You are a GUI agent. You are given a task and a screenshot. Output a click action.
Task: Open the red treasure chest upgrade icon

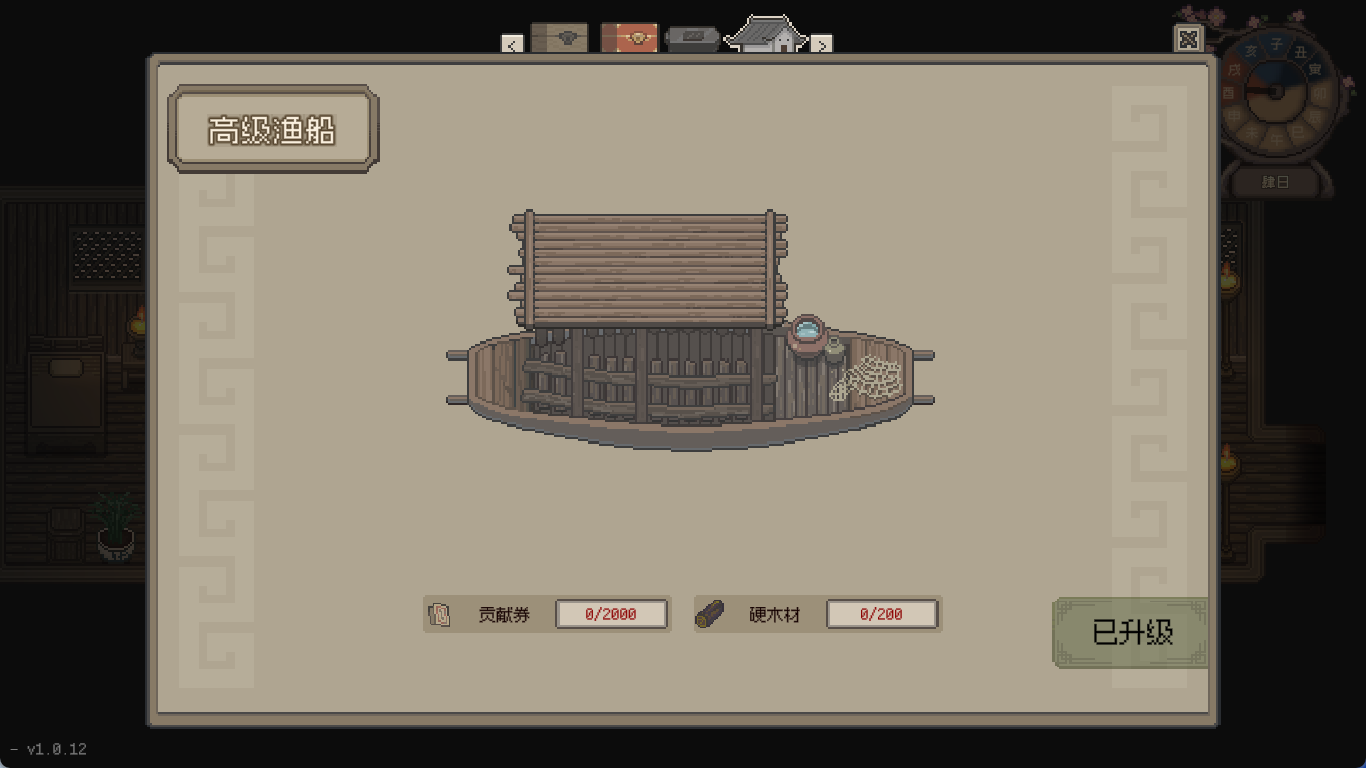coord(629,37)
